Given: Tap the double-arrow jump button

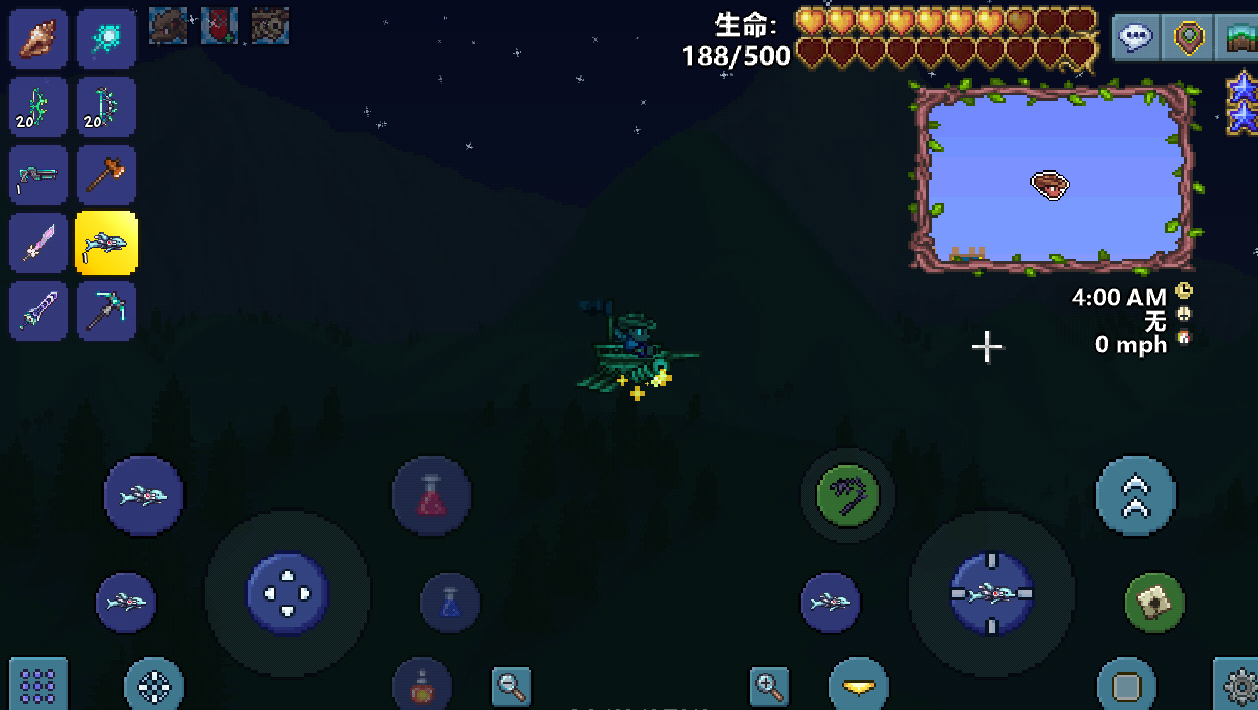Looking at the screenshot, I should [x=1136, y=496].
